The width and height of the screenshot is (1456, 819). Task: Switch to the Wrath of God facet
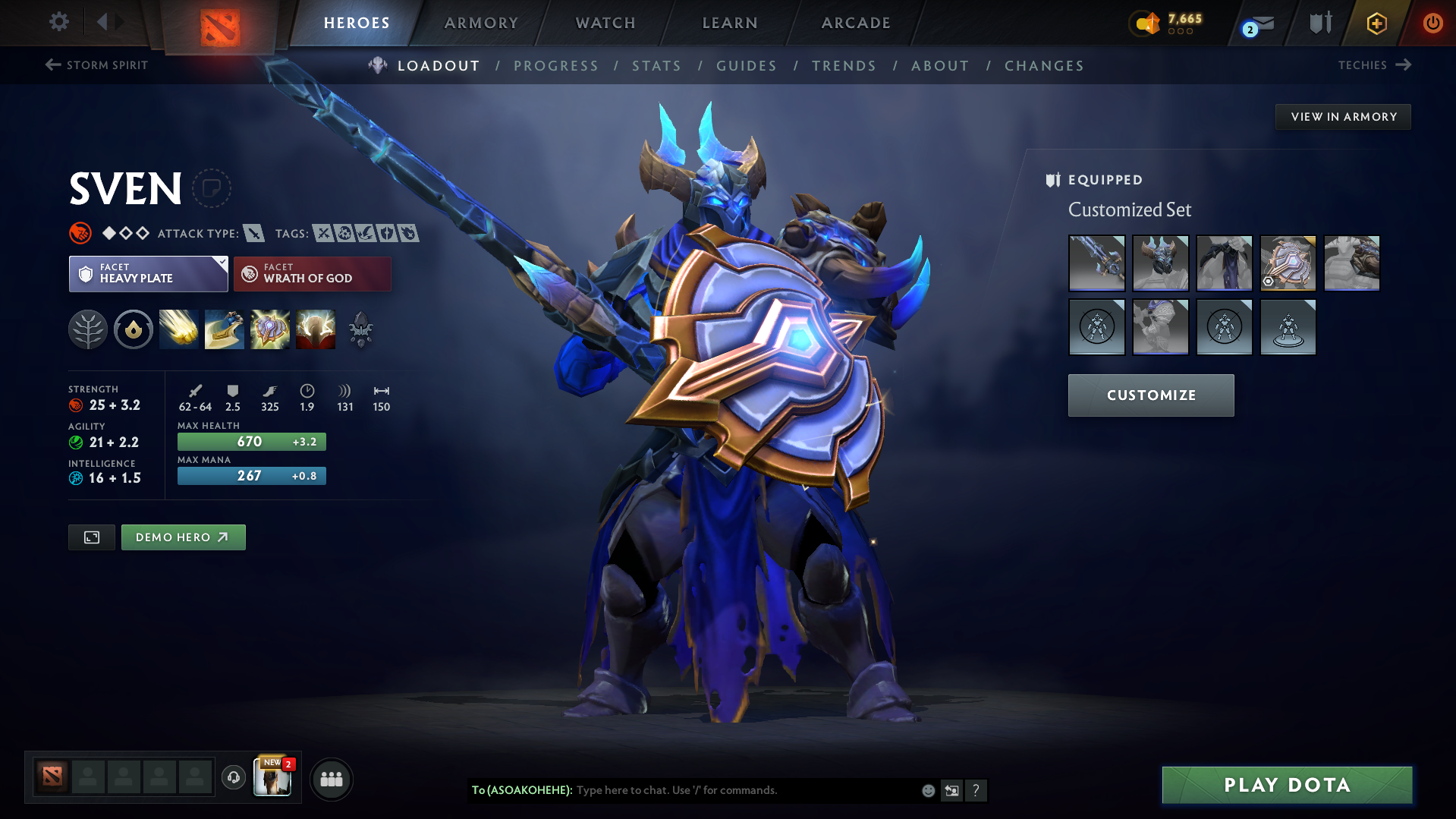tap(312, 273)
